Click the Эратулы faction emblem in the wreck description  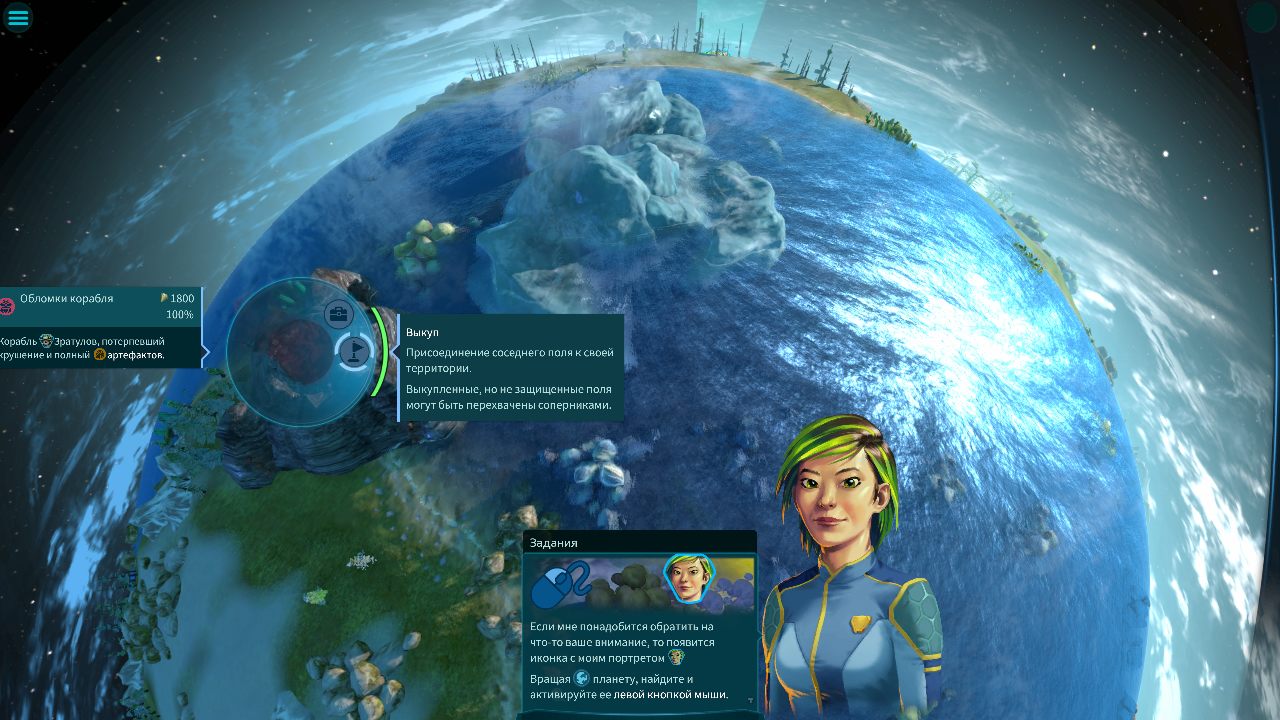click(45, 342)
